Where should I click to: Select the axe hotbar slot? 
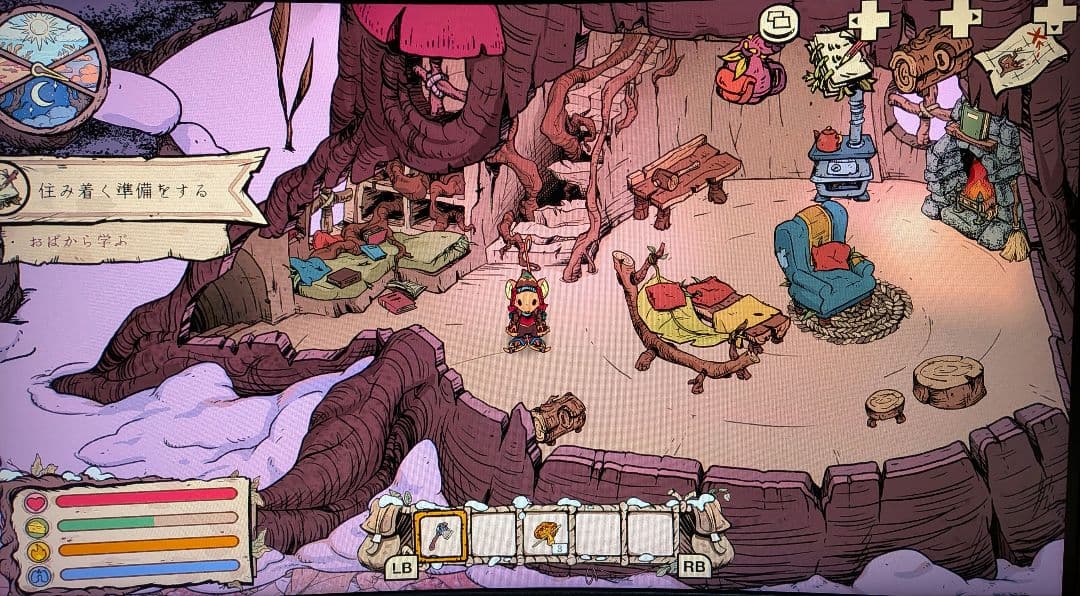click(x=439, y=535)
